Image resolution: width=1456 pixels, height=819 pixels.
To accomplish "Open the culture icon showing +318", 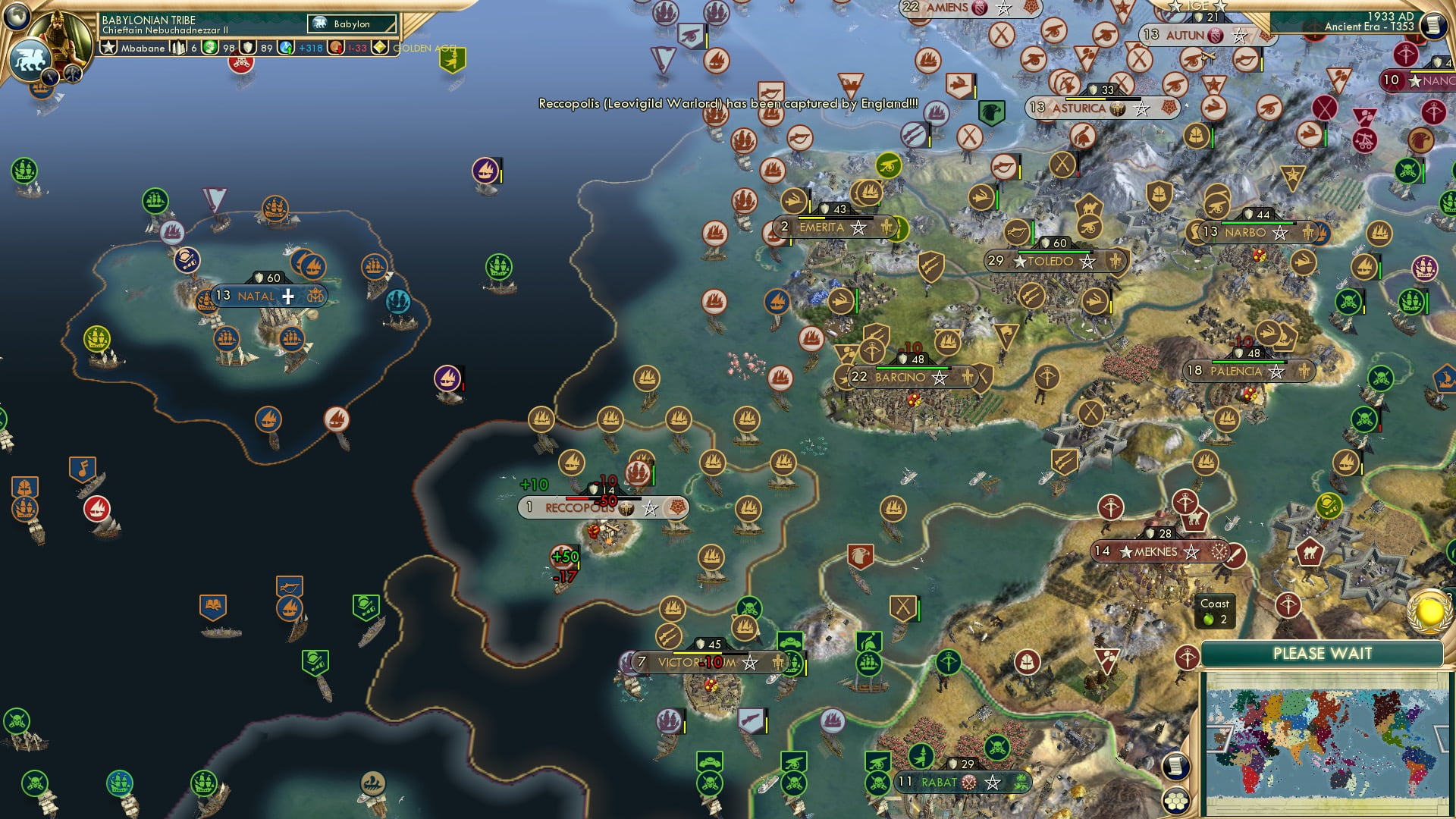I will [x=284, y=48].
